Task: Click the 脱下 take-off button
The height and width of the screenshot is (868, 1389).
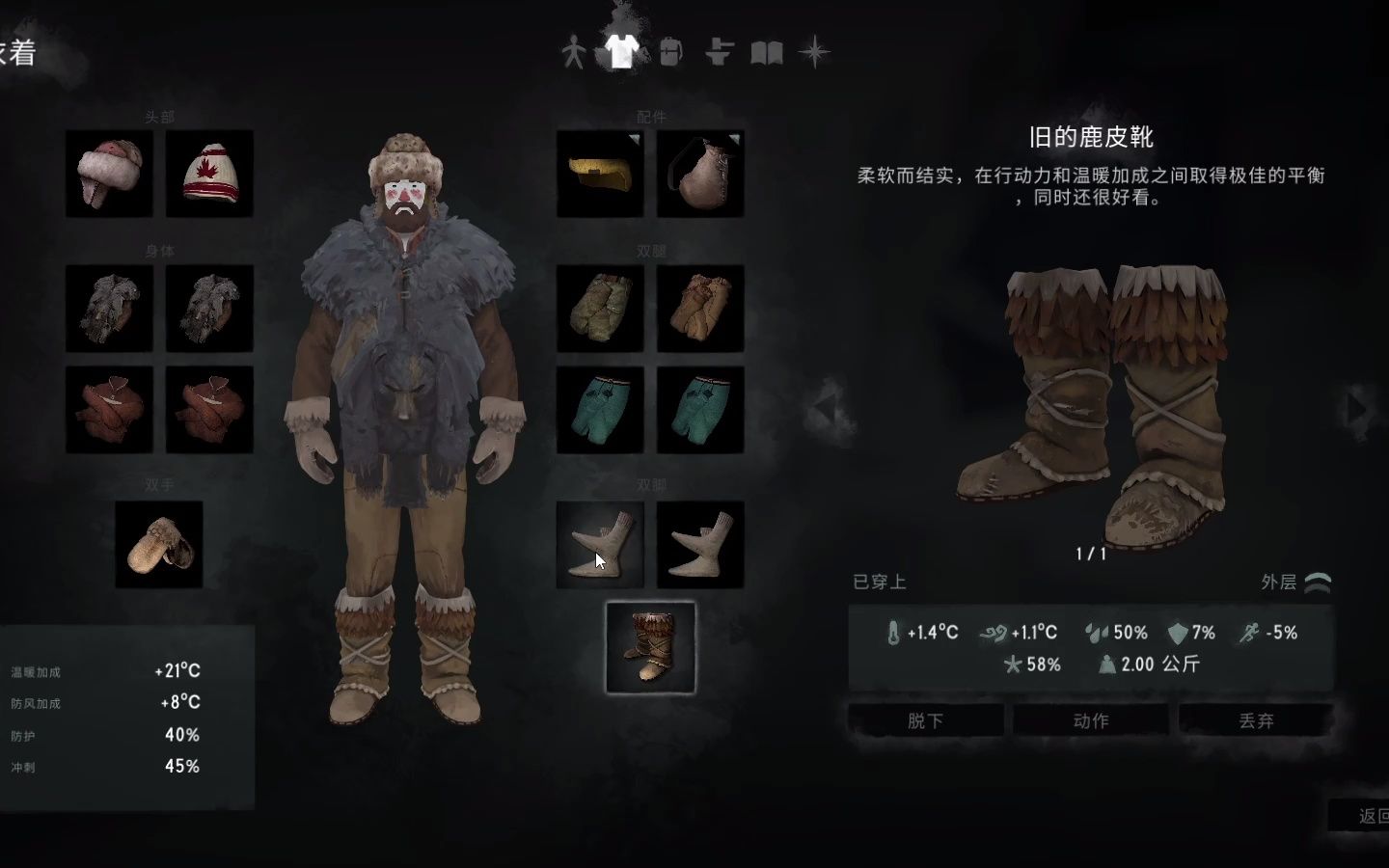Action: [924, 719]
